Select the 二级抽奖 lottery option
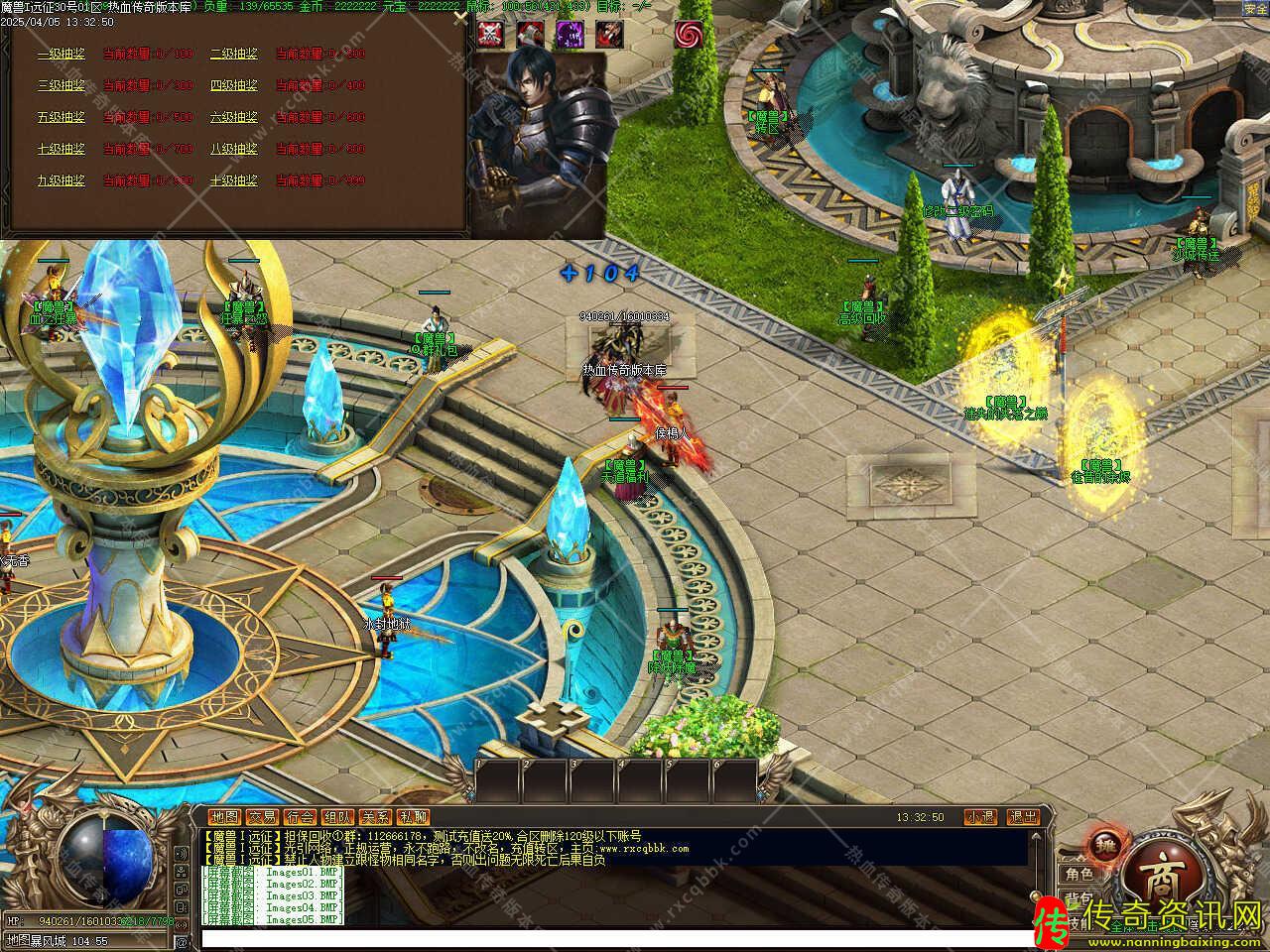 pyautogui.click(x=233, y=54)
